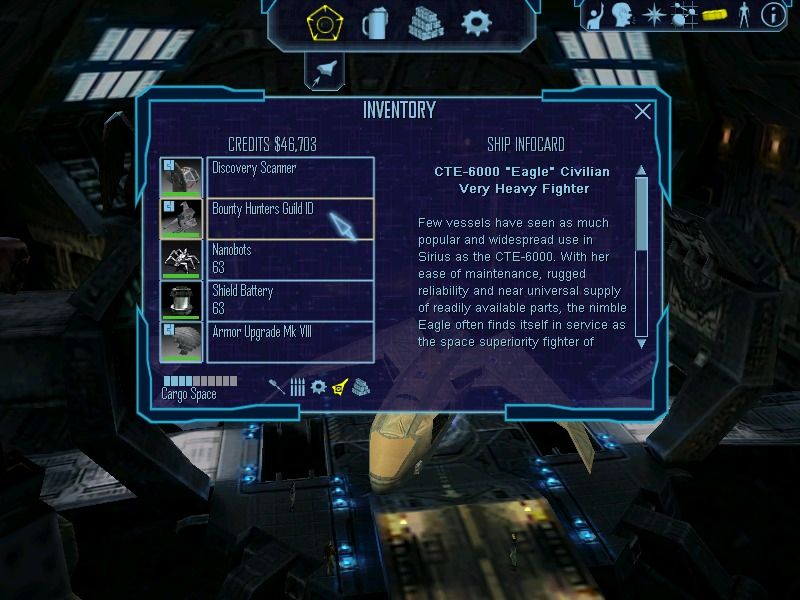Select the Shield Battery item
Screen dimensions: 800x600
click(x=290, y=300)
